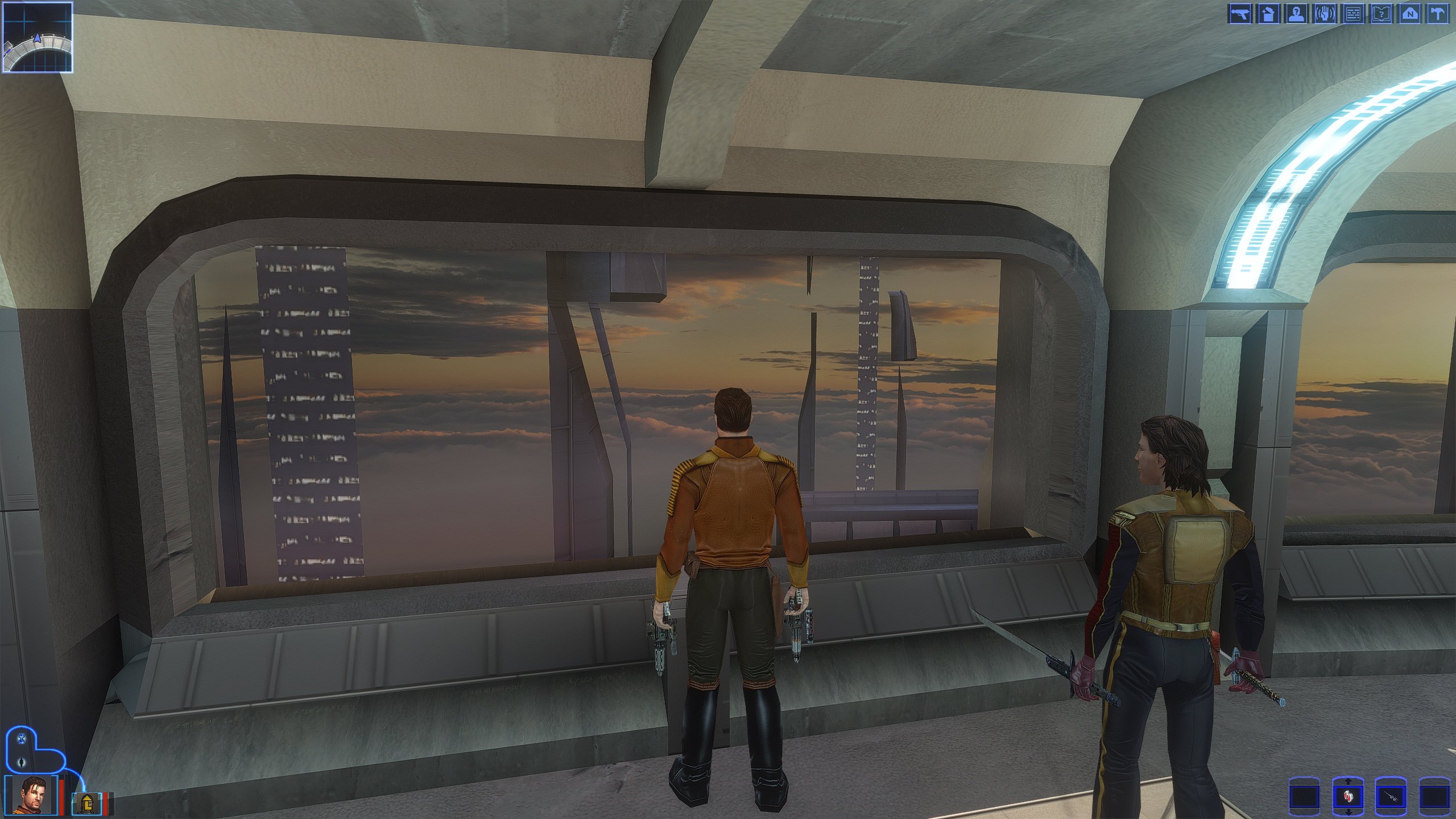Use the stimulant syringe action slot
The width and height of the screenshot is (1456, 819).
coord(1391,796)
